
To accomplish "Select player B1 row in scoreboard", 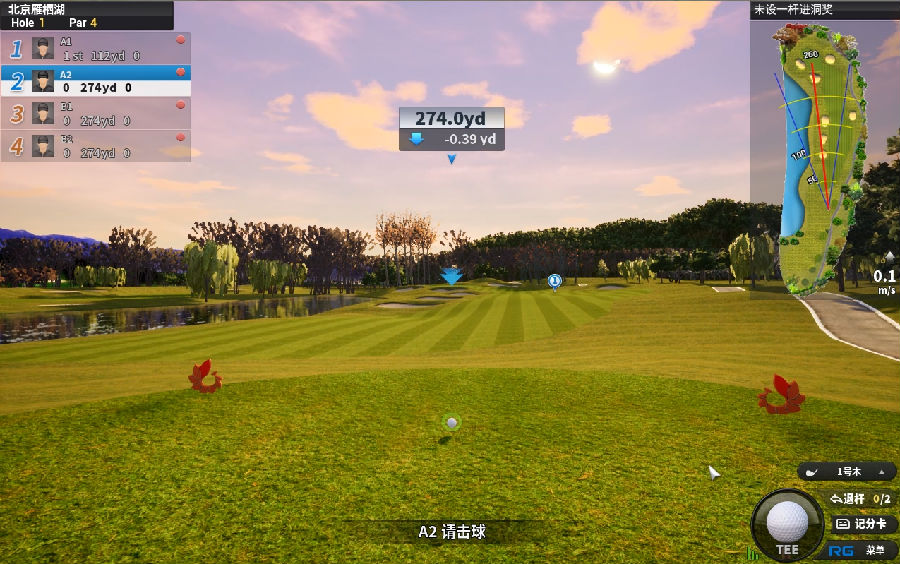I will [x=96, y=113].
